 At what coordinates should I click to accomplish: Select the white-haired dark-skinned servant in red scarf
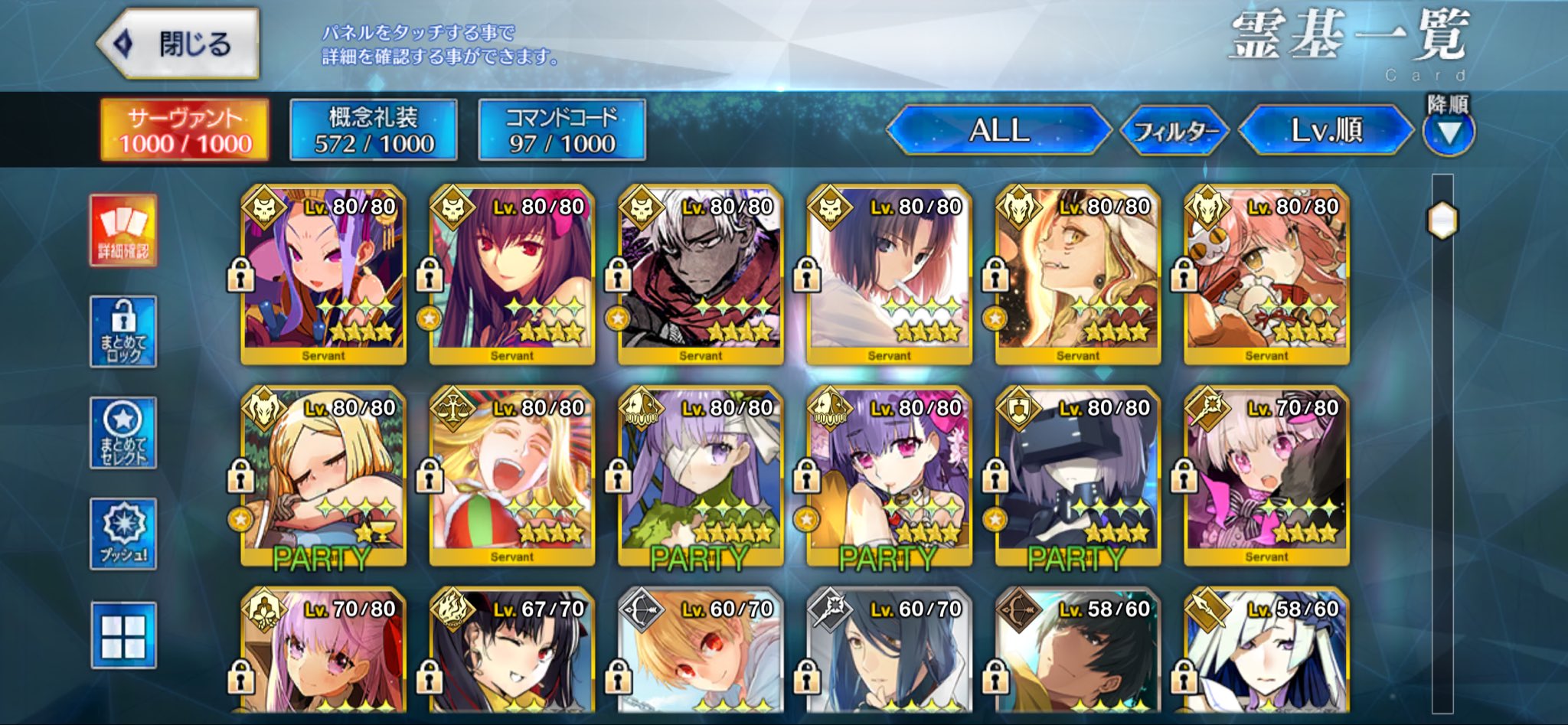700,274
